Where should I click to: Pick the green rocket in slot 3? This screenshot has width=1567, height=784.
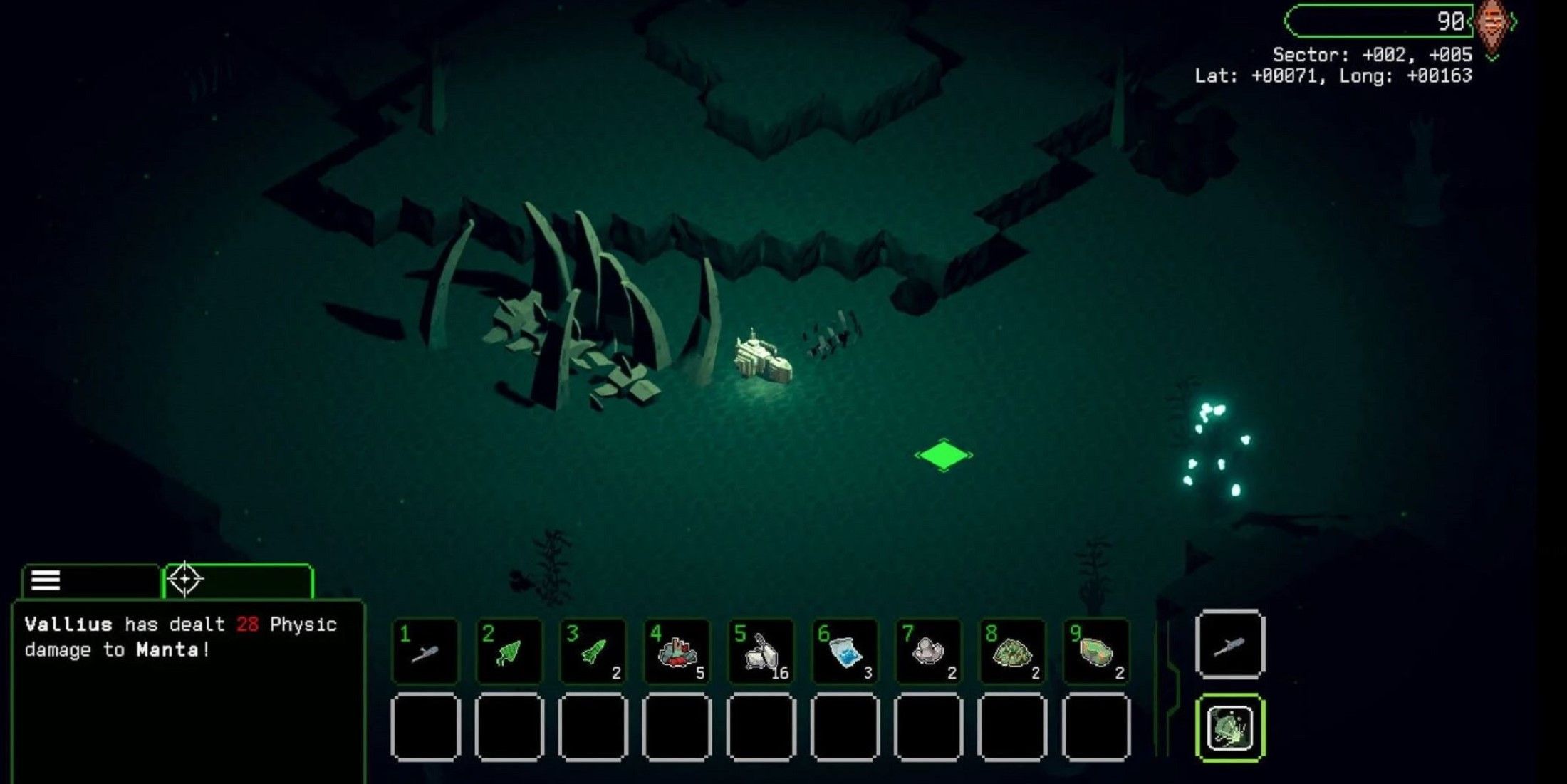pyautogui.click(x=593, y=652)
